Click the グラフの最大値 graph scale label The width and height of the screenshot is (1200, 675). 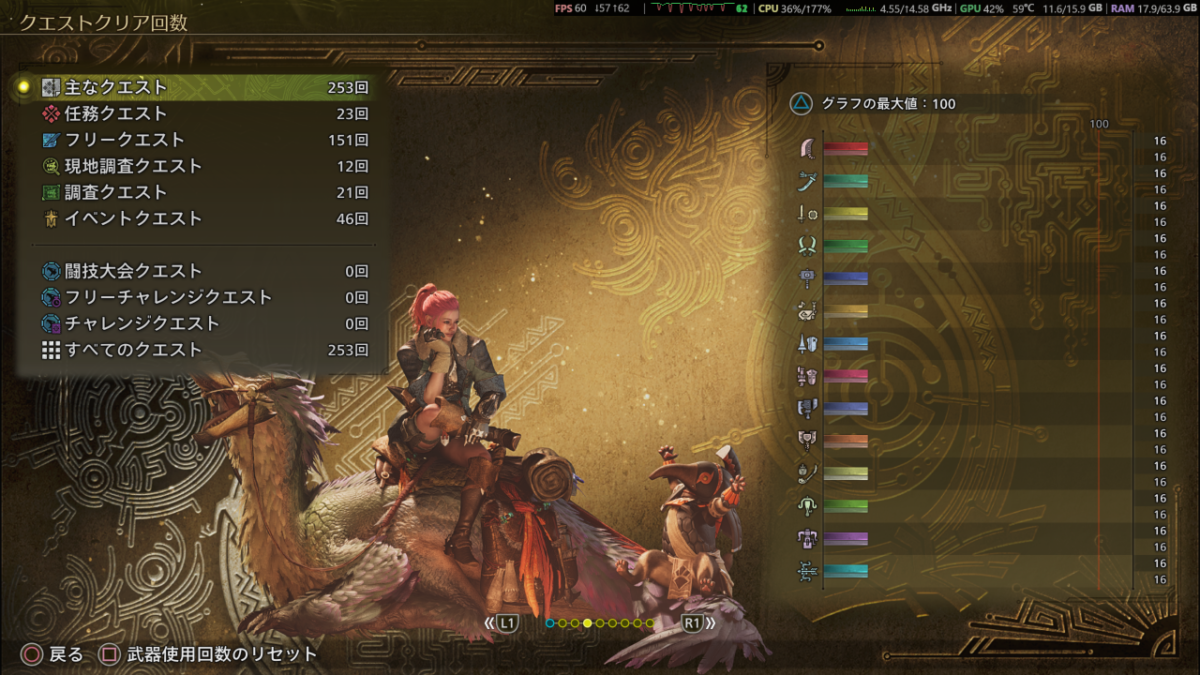point(875,103)
